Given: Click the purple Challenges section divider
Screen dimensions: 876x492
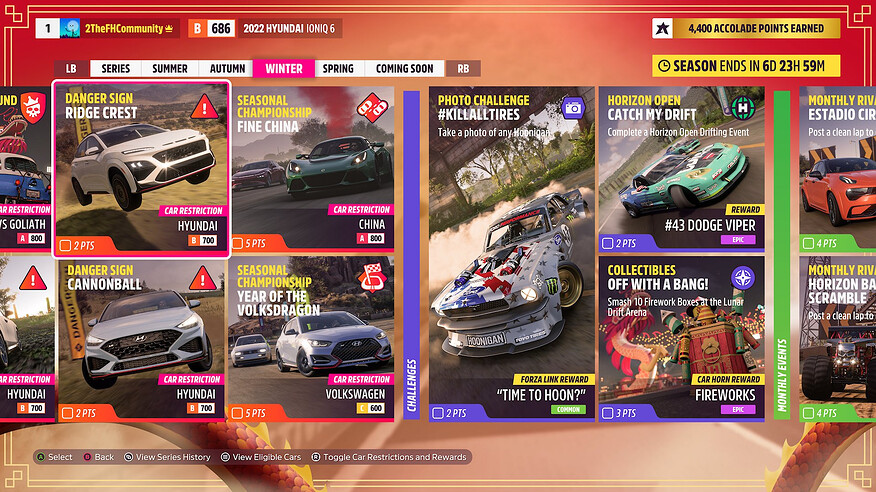Looking at the screenshot, I should [x=411, y=254].
